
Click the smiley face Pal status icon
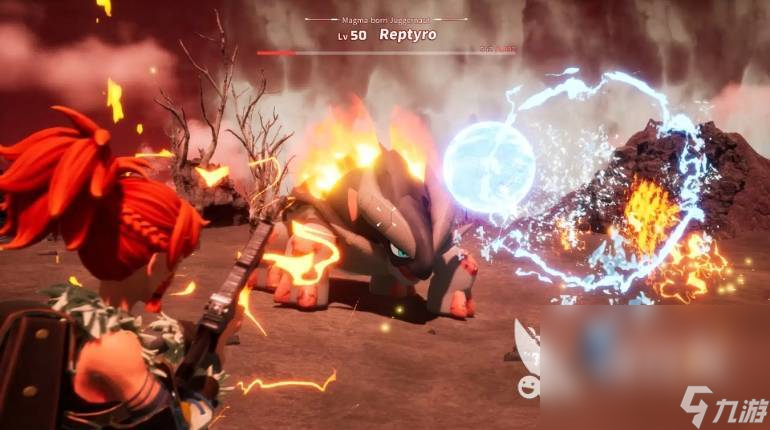coord(527,386)
